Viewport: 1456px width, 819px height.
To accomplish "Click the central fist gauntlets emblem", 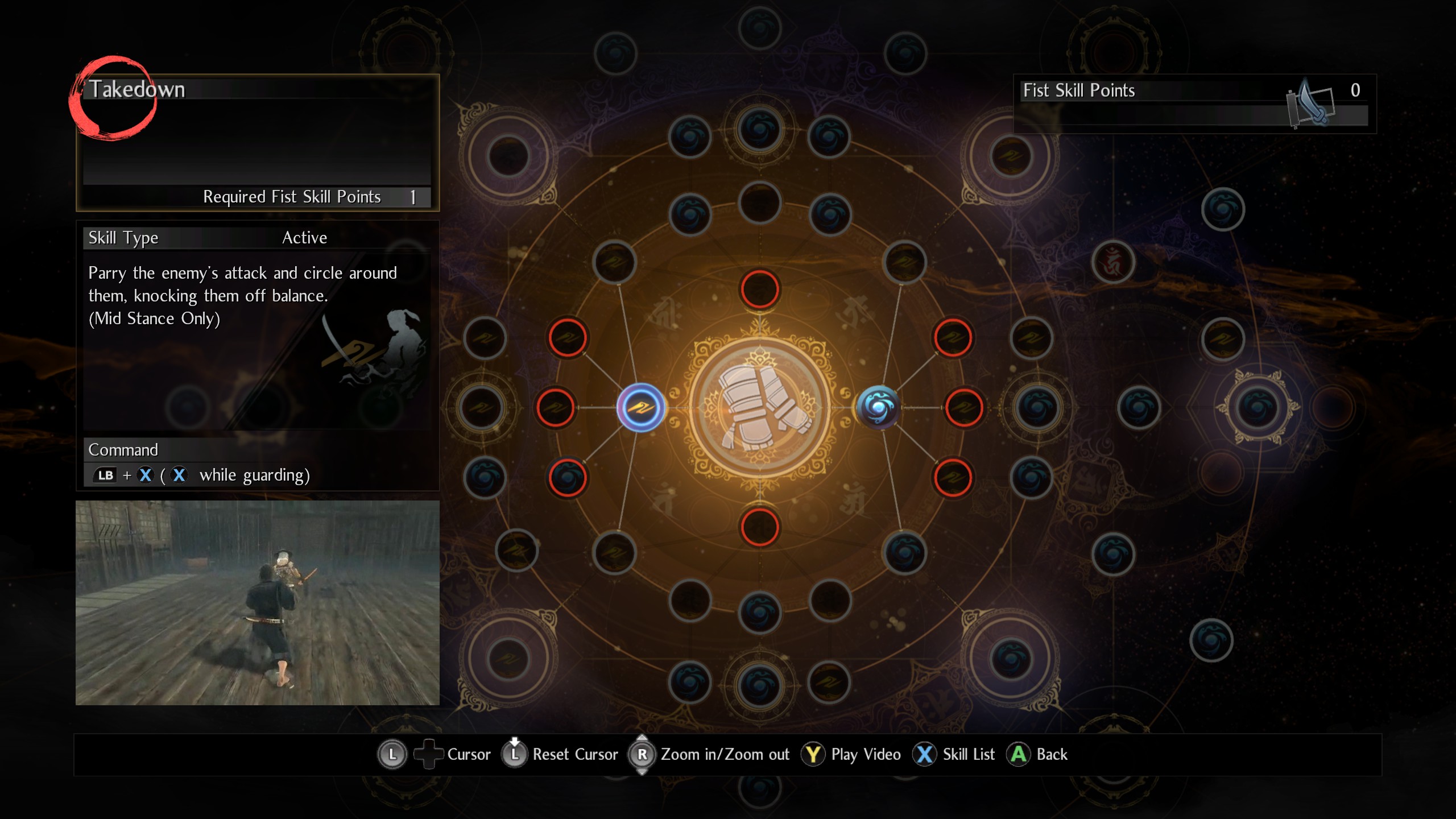I will point(760,407).
